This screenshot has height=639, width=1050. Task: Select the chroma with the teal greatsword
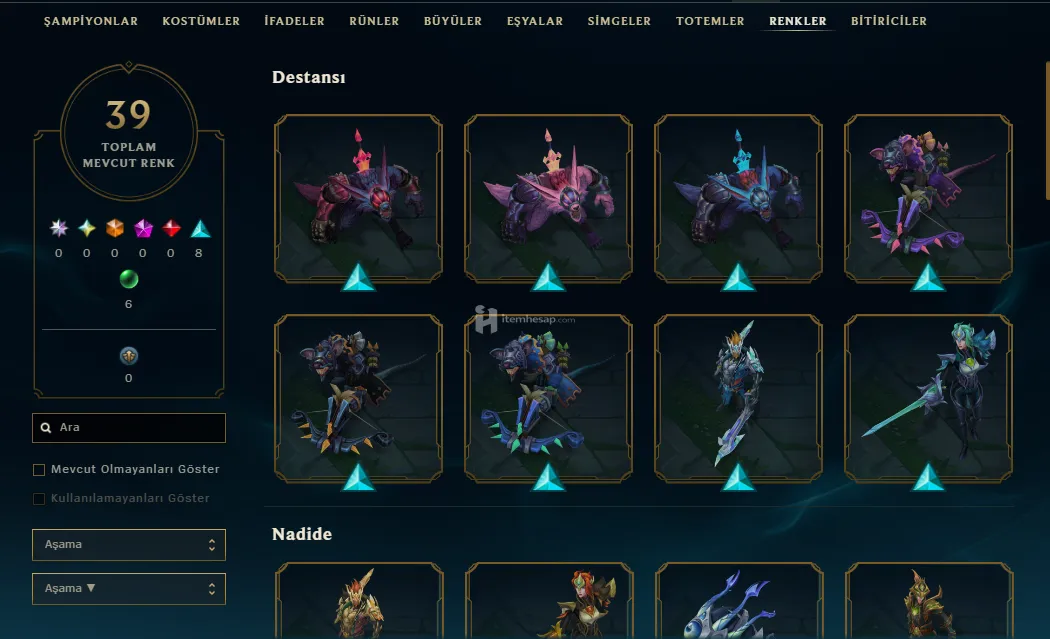click(928, 398)
